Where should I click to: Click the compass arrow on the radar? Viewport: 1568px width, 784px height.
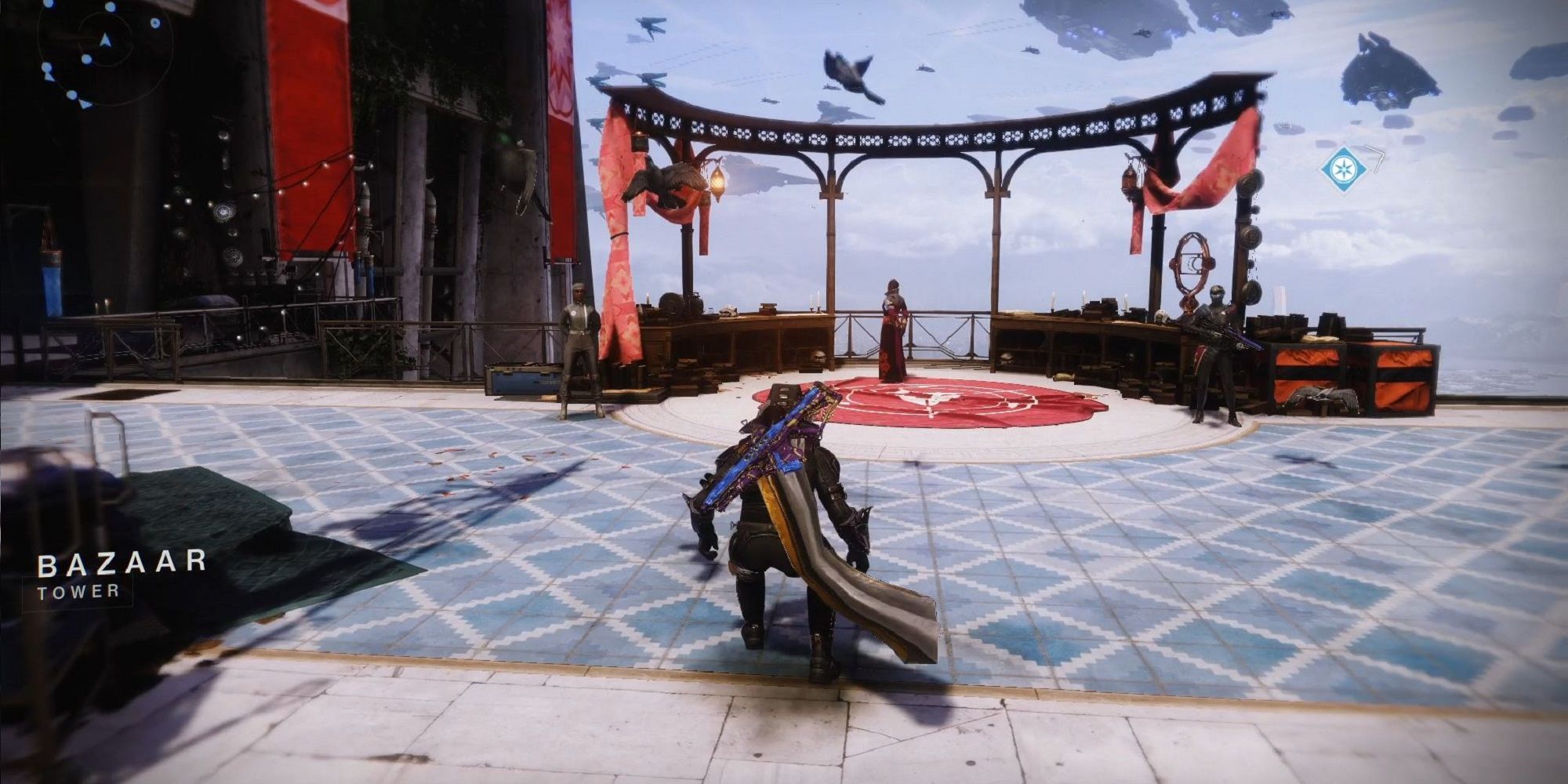[105, 39]
